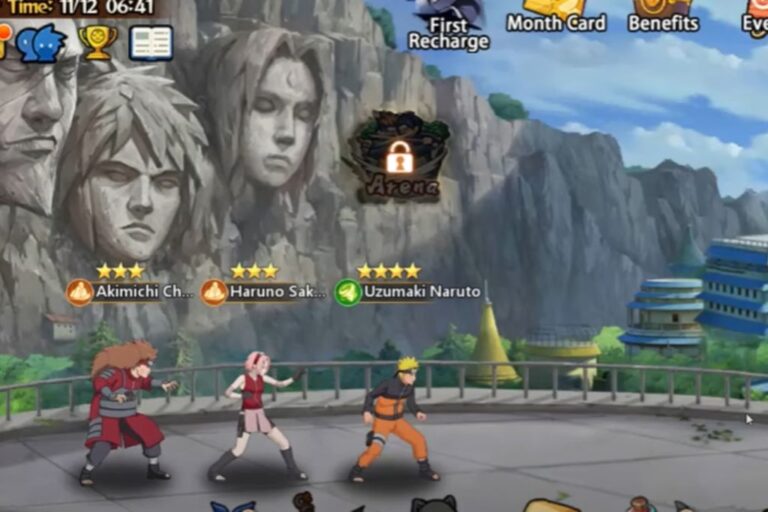Open the blue book icon
The width and height of the screenshot is (768, 512).
tap(151, 42)
